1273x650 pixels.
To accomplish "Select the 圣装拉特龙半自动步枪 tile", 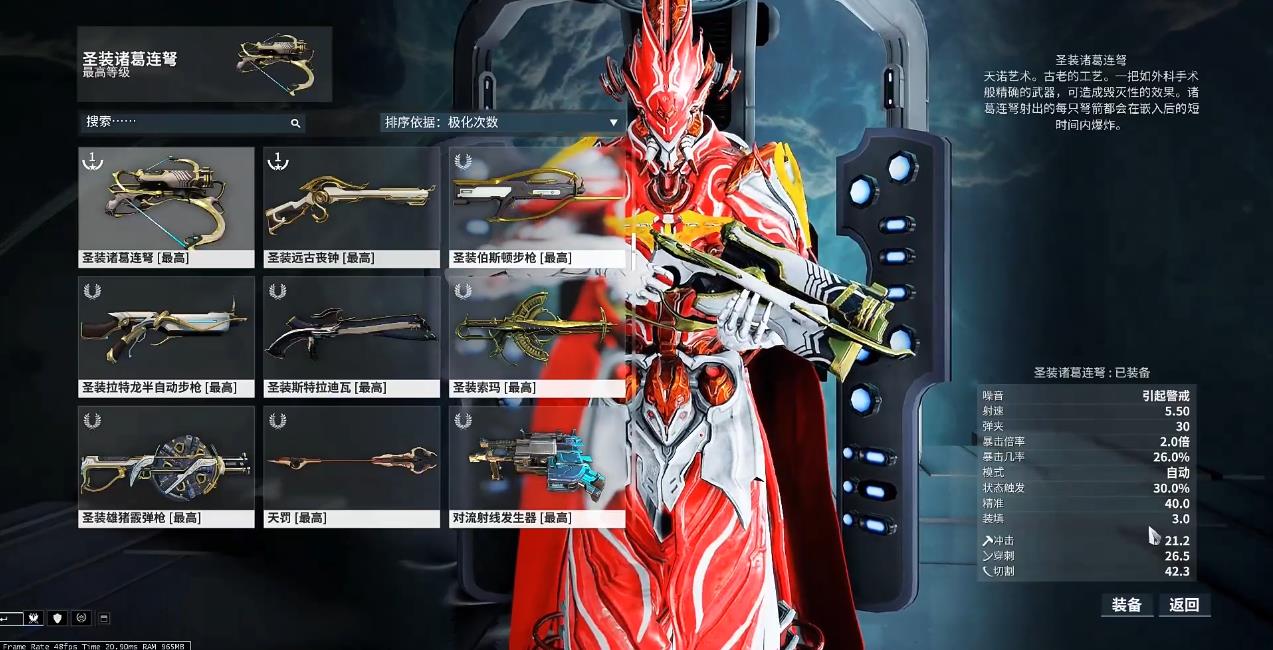I will pyautogui.click(x=166, y=336).
